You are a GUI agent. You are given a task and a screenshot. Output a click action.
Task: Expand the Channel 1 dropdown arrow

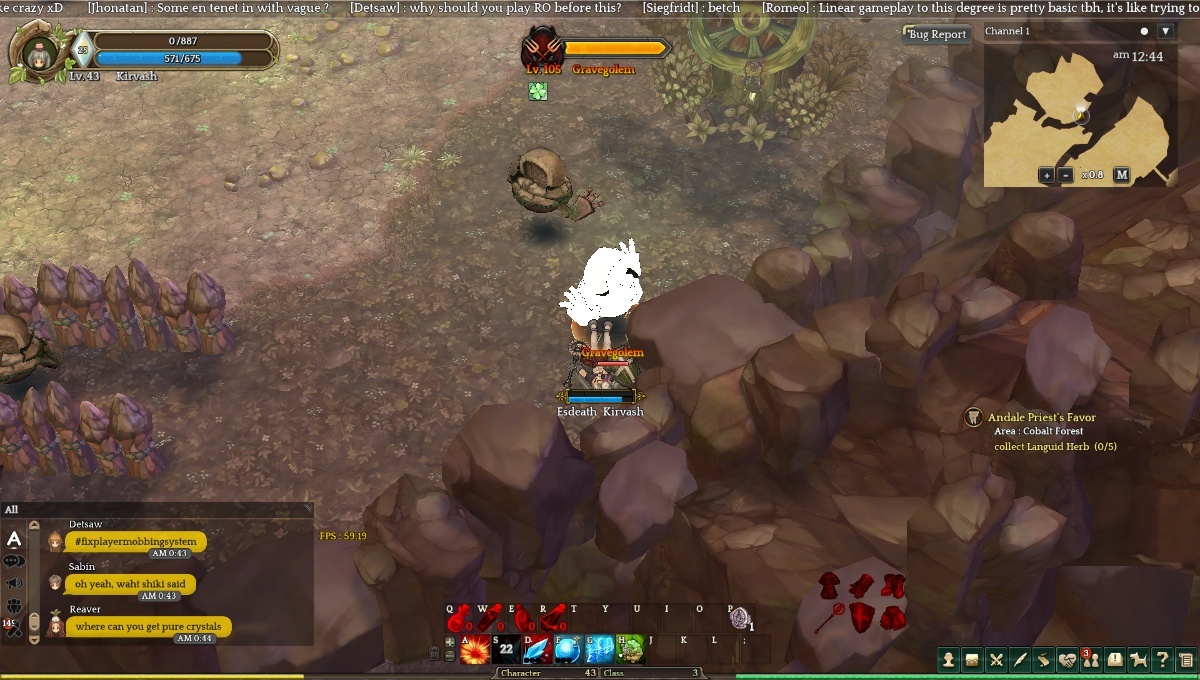coord(1165,31)
